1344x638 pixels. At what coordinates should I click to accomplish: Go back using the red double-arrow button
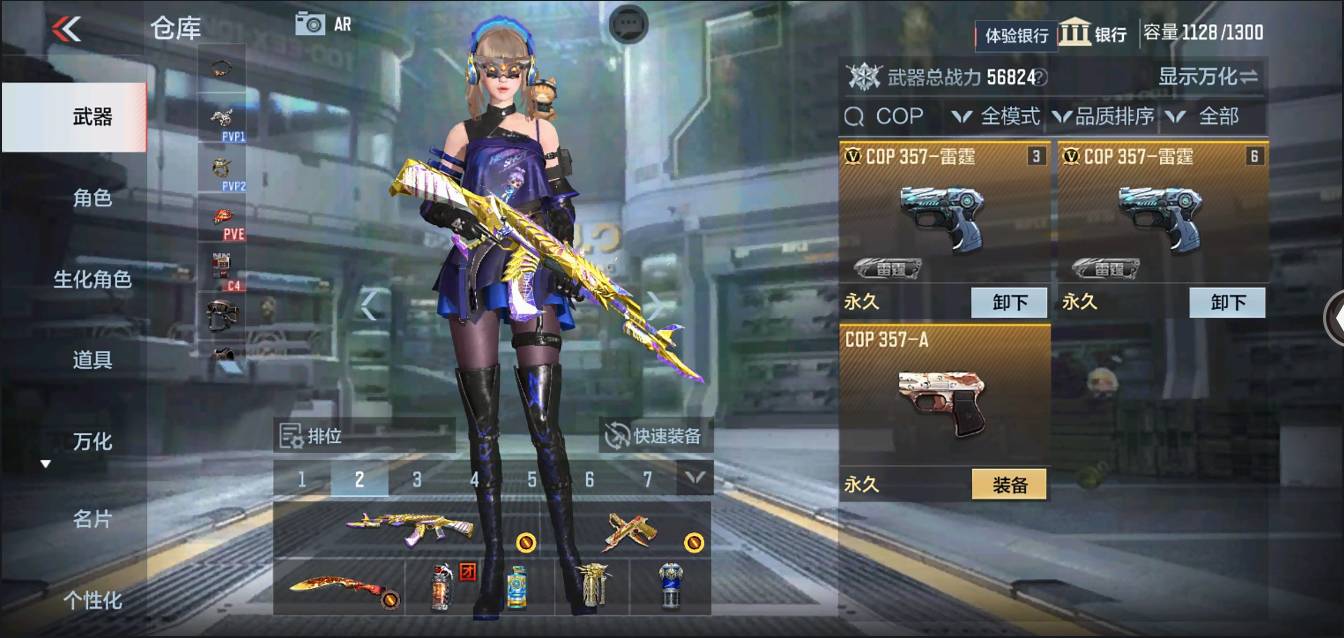[x=66, y=28]
